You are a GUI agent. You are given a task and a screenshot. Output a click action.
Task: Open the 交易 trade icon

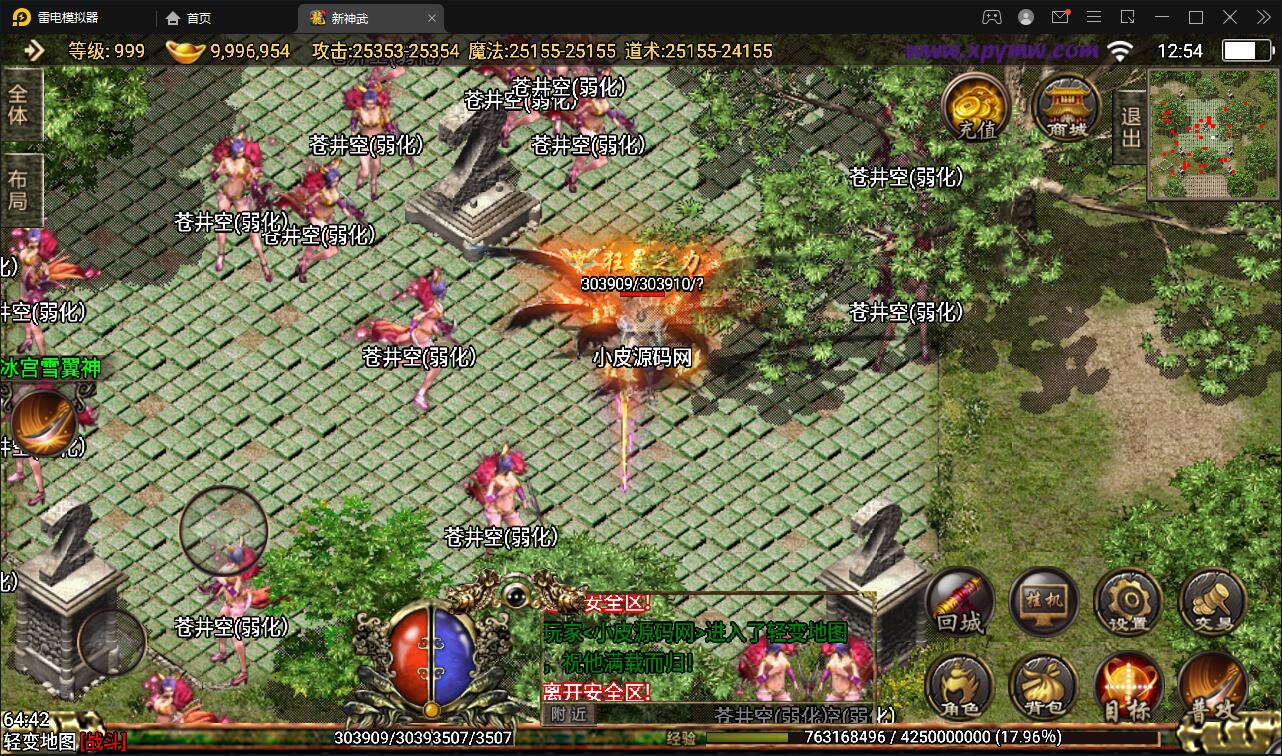pyautogui.click(x=1211, y=601)
